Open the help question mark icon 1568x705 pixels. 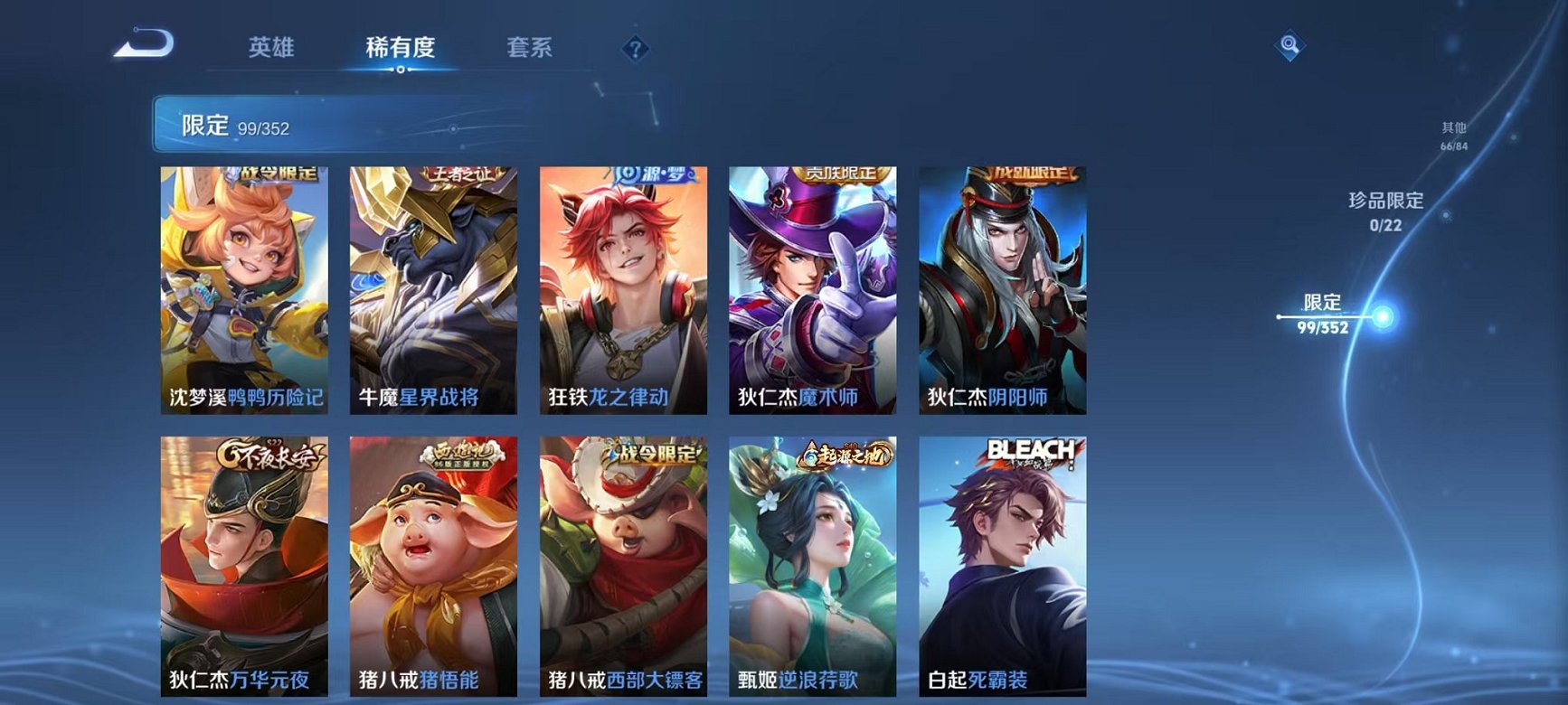pos(636,47)
